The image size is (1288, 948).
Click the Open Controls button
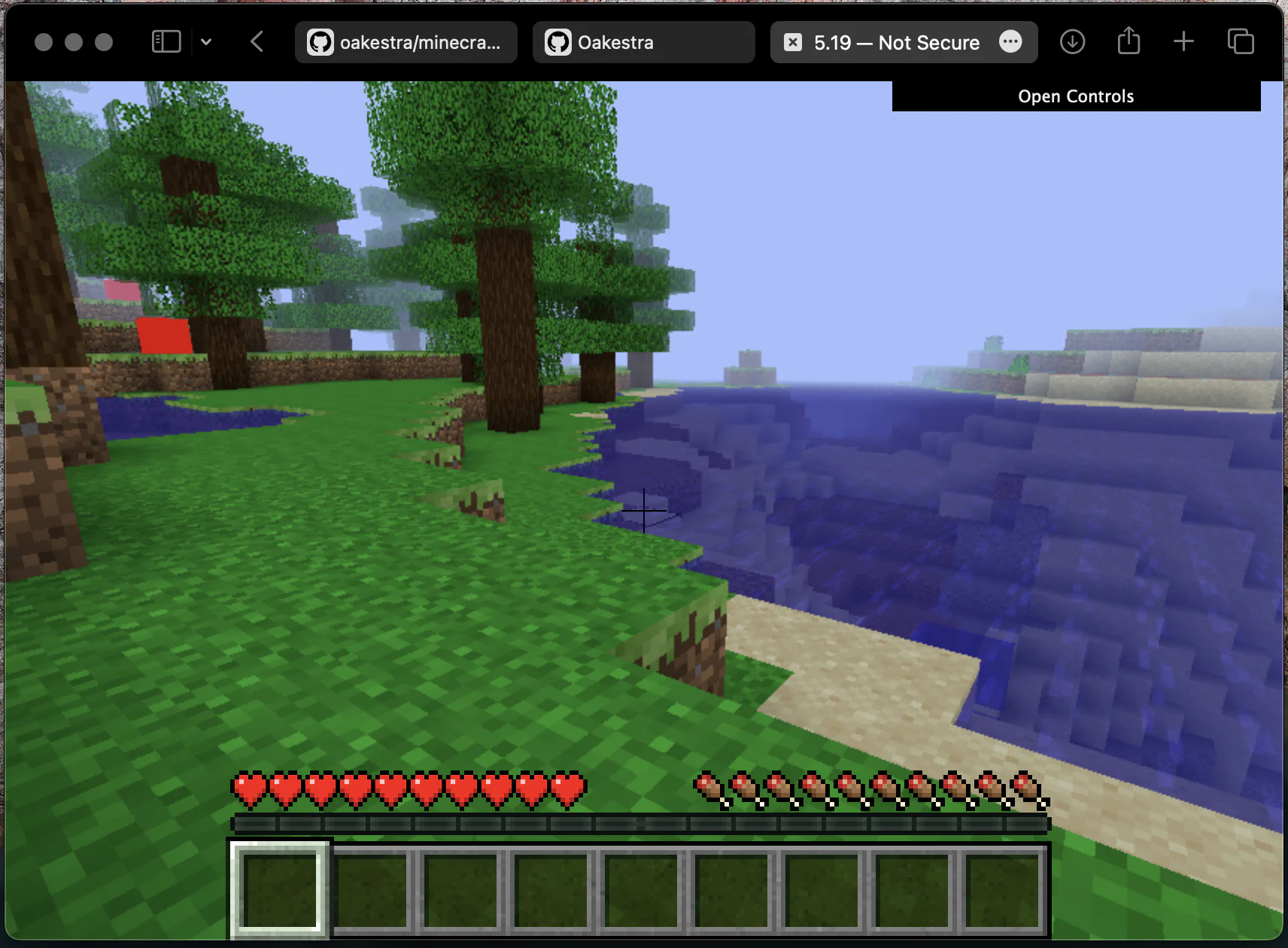1076,96
